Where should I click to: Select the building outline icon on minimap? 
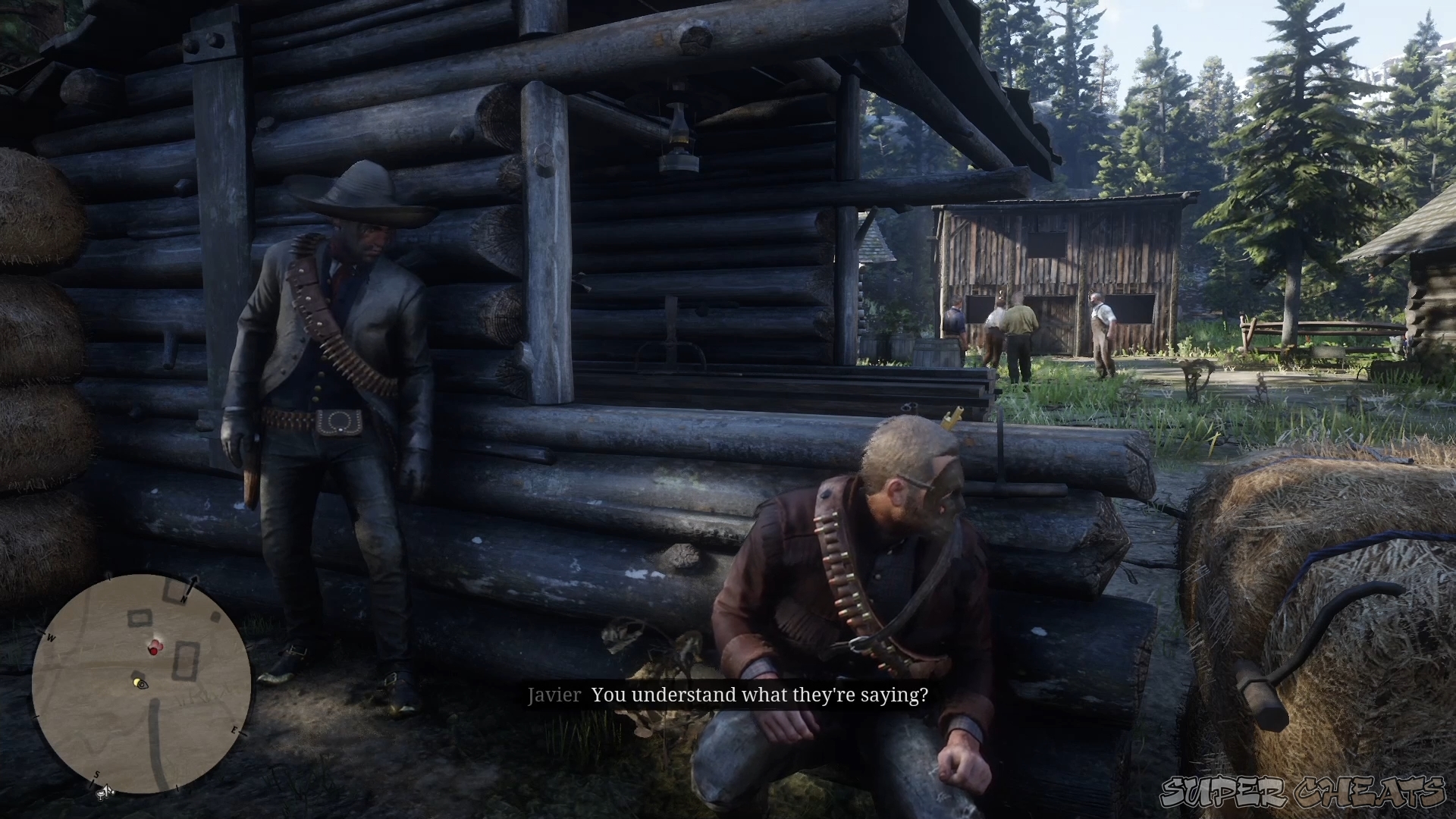pos(185,661)
